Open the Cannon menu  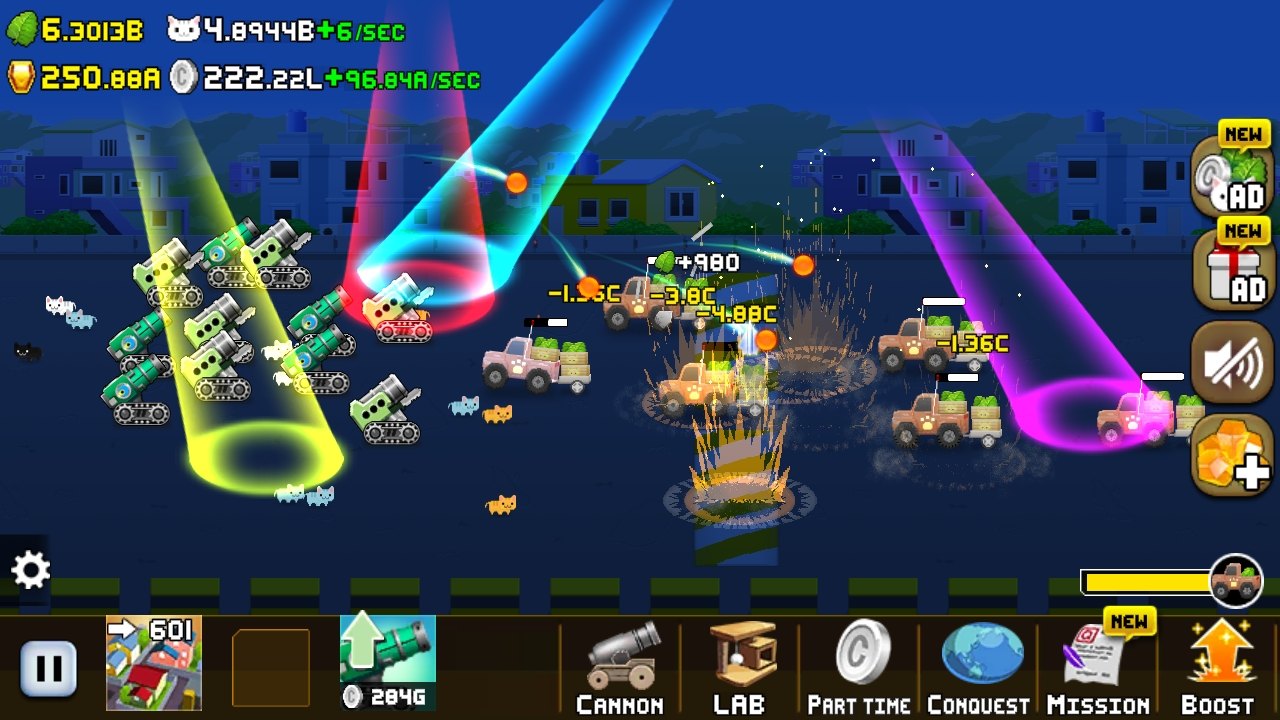[620, 668]
